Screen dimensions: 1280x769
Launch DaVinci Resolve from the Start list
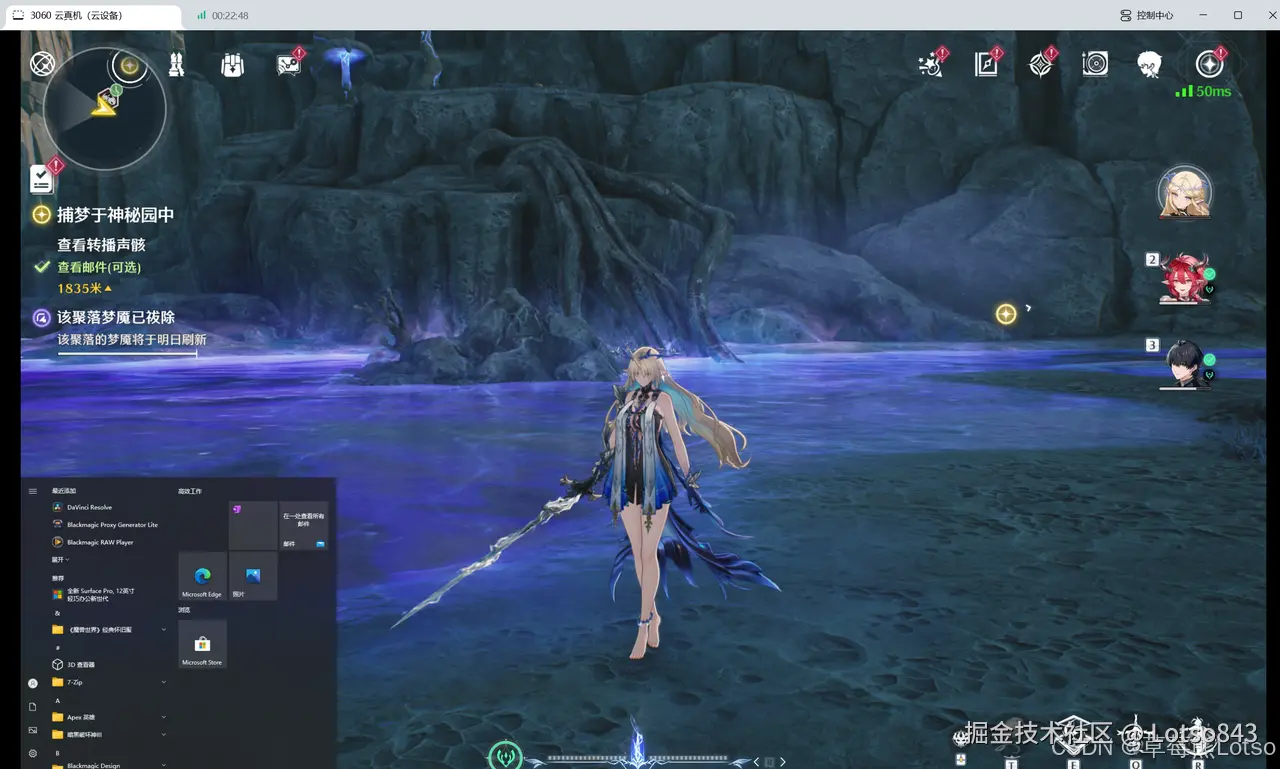click(89, 508)
